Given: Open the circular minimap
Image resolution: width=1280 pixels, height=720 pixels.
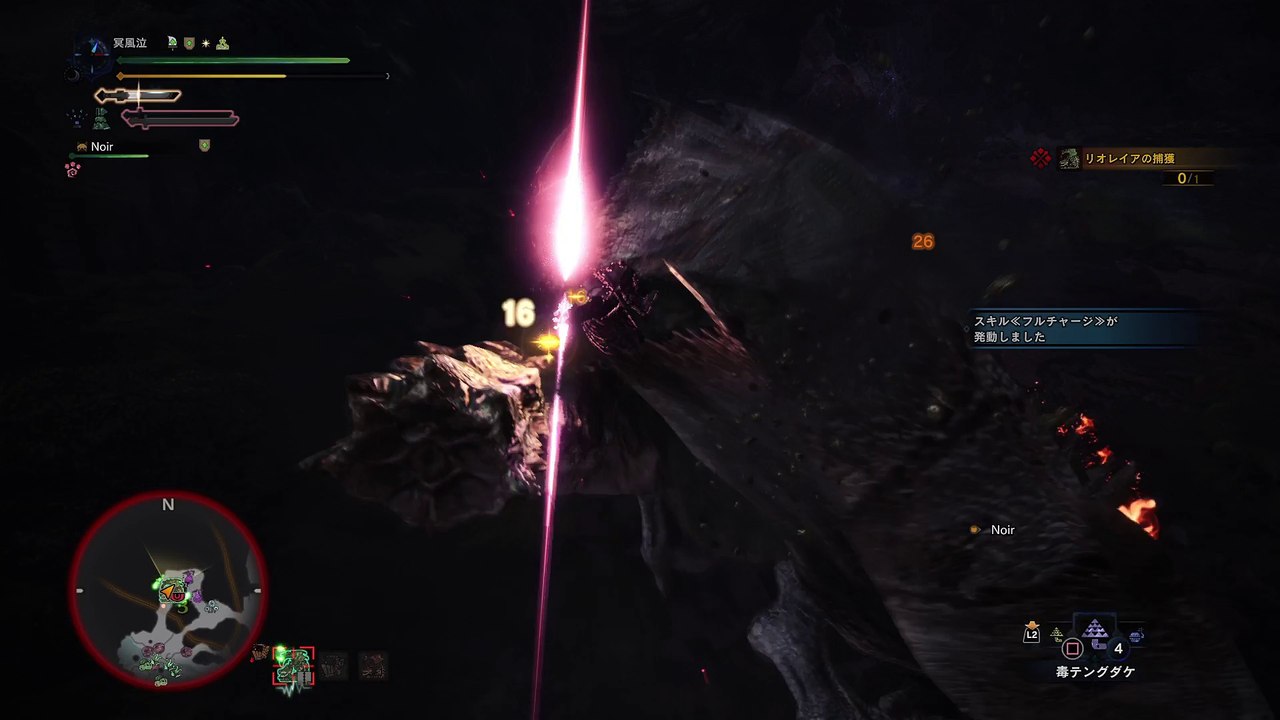Looking at the screenshot, I should pos(168,591).
